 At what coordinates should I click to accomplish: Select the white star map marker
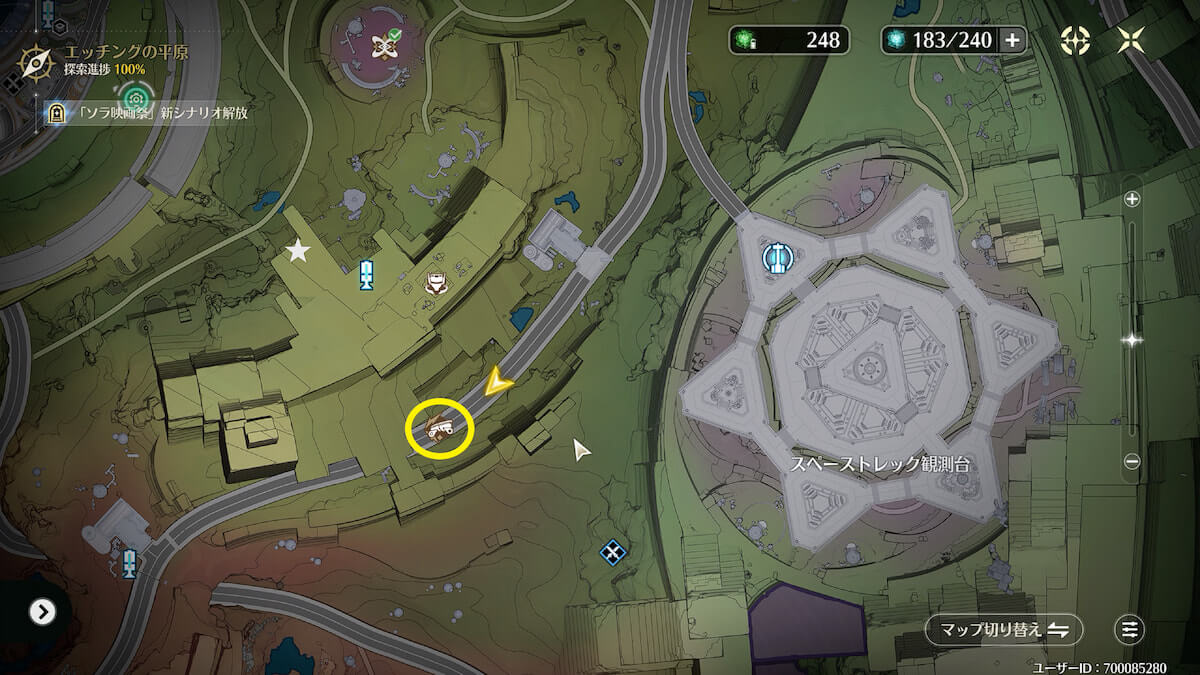coord(298,250)
